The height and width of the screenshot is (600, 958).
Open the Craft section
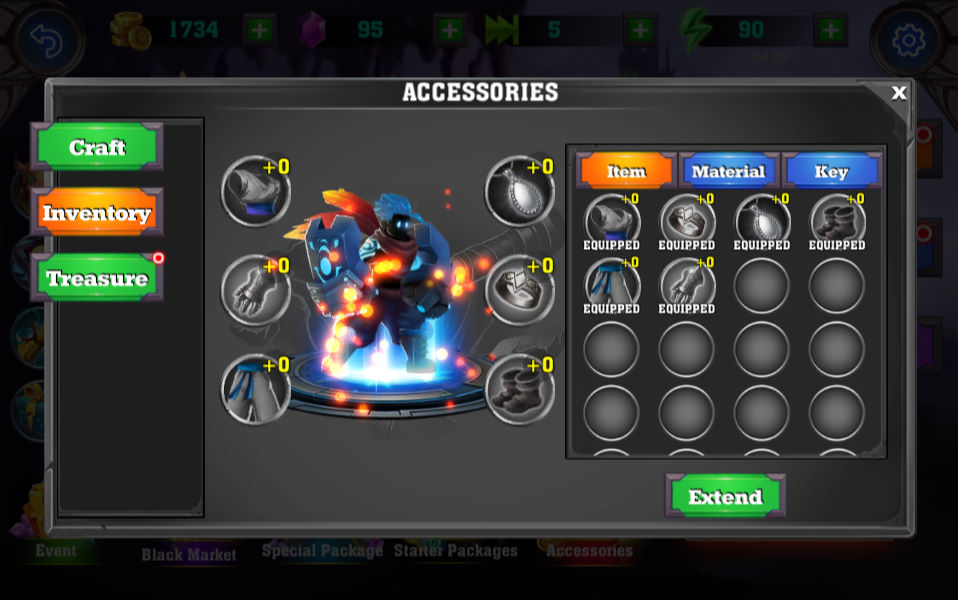click(97, 148)
